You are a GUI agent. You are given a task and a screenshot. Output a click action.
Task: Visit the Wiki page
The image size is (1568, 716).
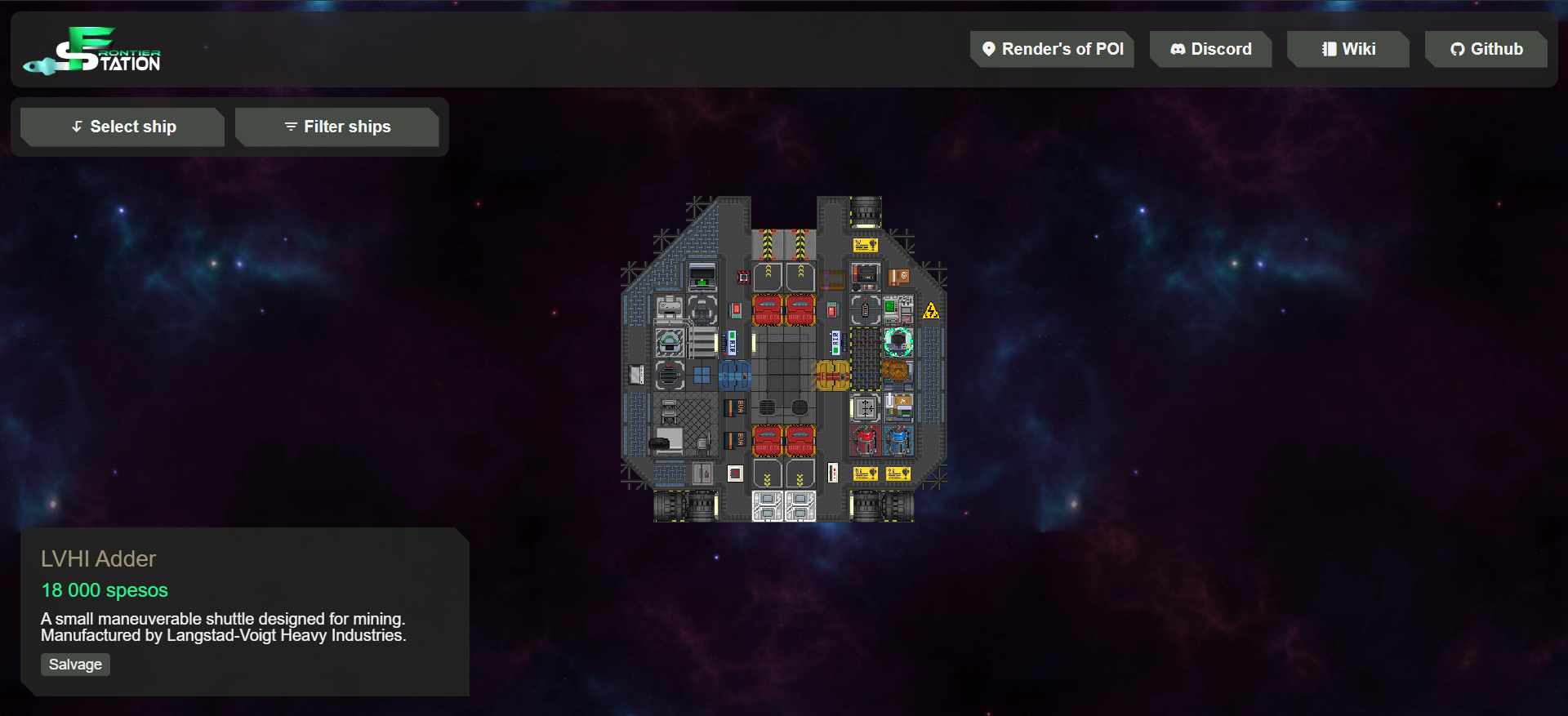[x=1348, y=49]
